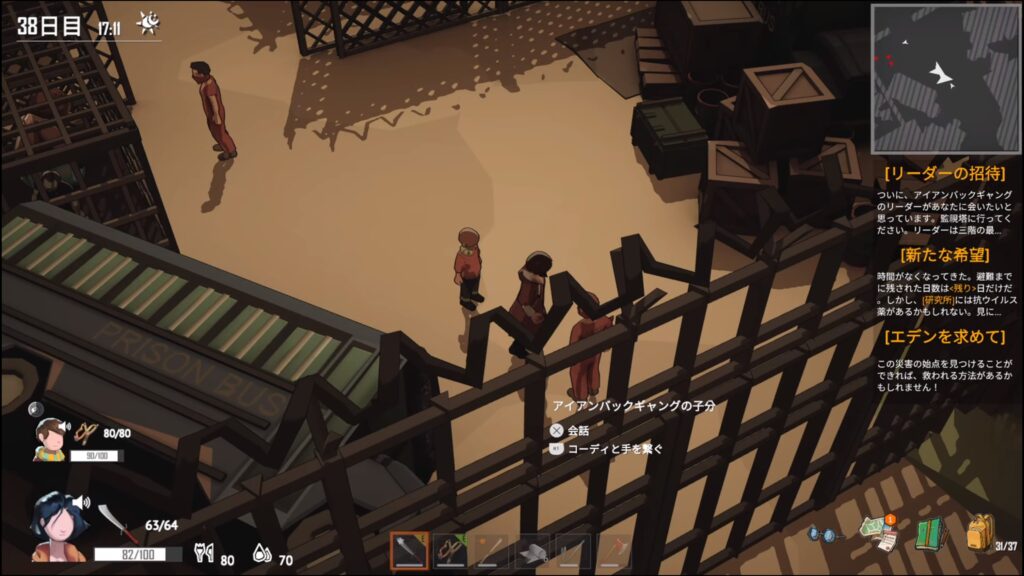Open the green journal book
The width and height of the screenshot is (1024, 576).
(x=929, y=533)
